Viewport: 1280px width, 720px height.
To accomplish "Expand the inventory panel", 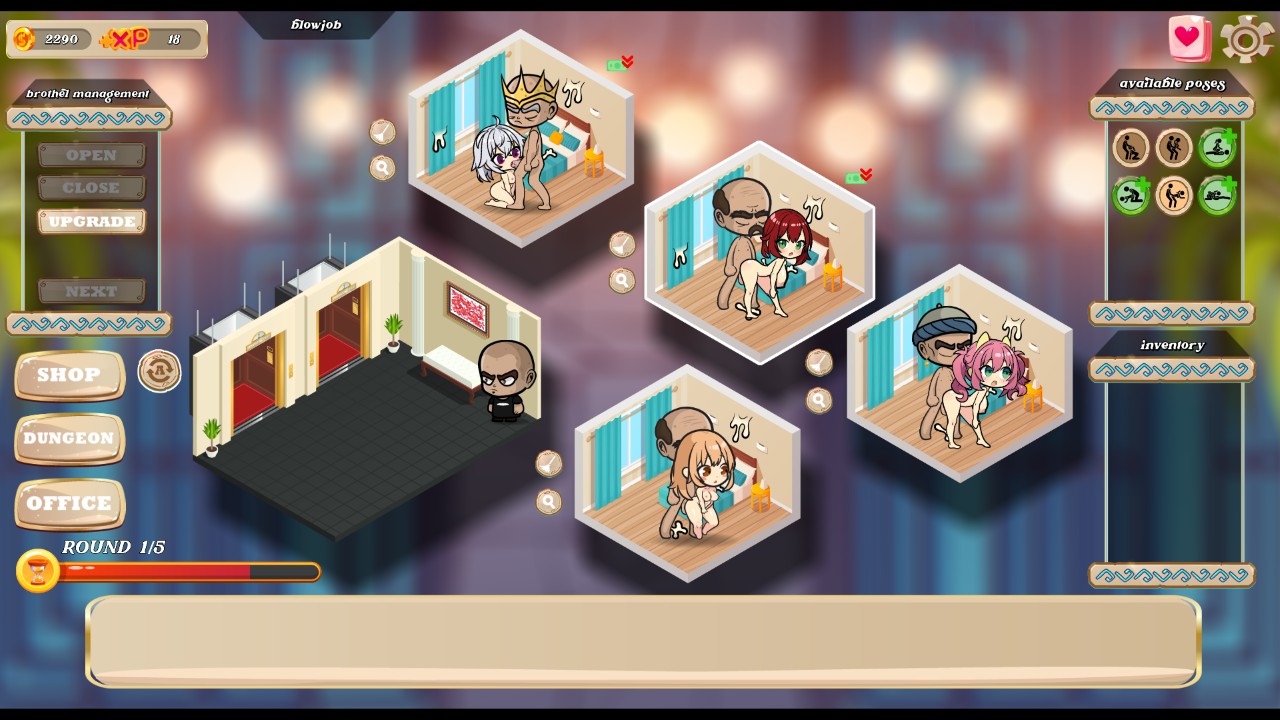I will 1171,370.
